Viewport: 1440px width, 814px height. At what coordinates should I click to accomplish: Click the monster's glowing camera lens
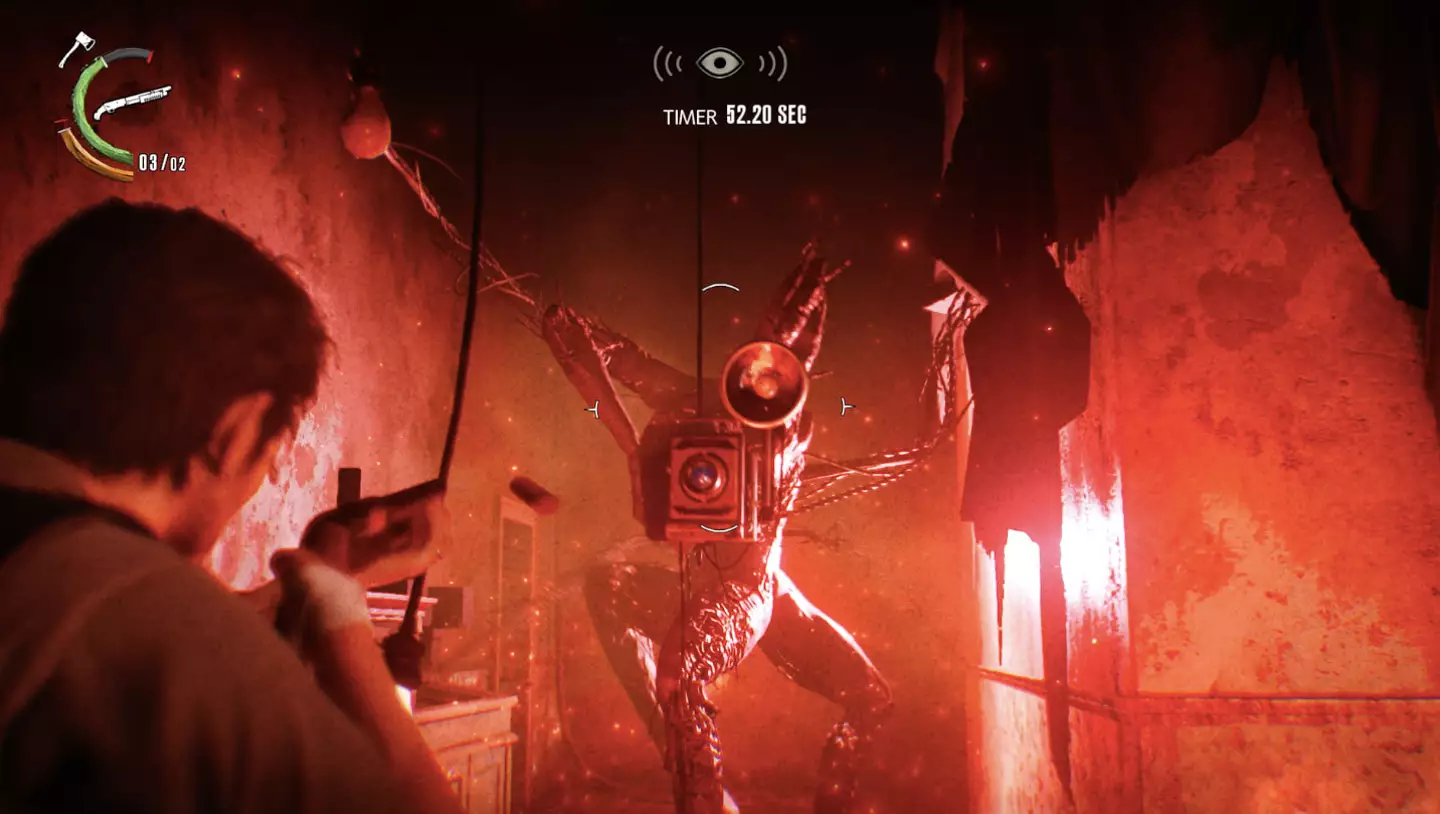tap(704, 476)
